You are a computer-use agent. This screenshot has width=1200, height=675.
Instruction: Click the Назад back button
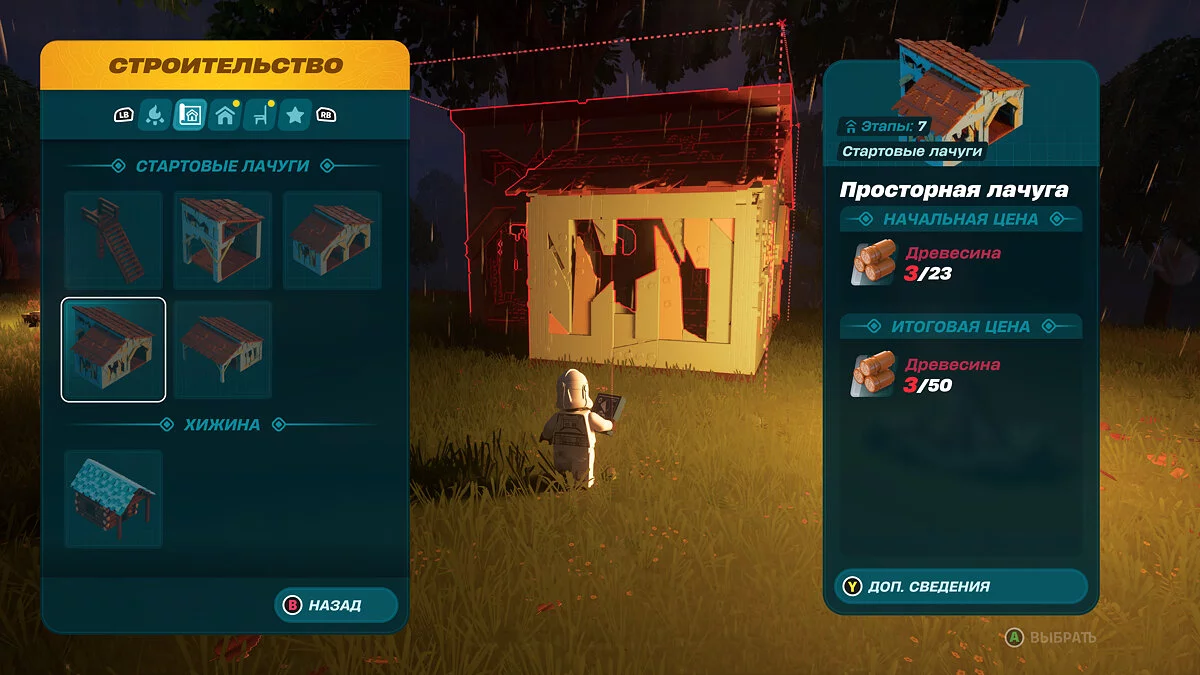pos(335,605)
